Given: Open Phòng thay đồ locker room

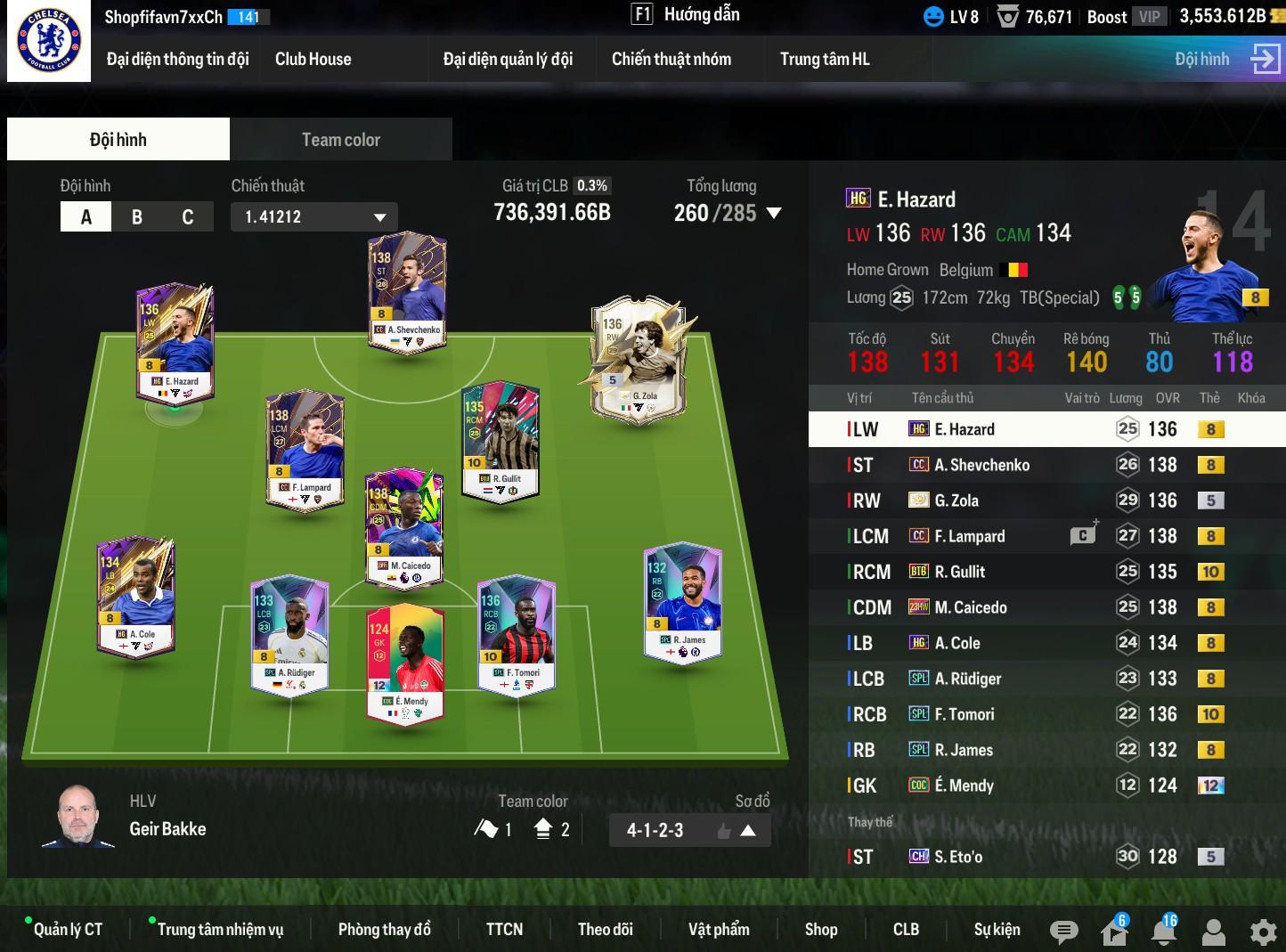Looking at the screenshot, I should [384, 930].
